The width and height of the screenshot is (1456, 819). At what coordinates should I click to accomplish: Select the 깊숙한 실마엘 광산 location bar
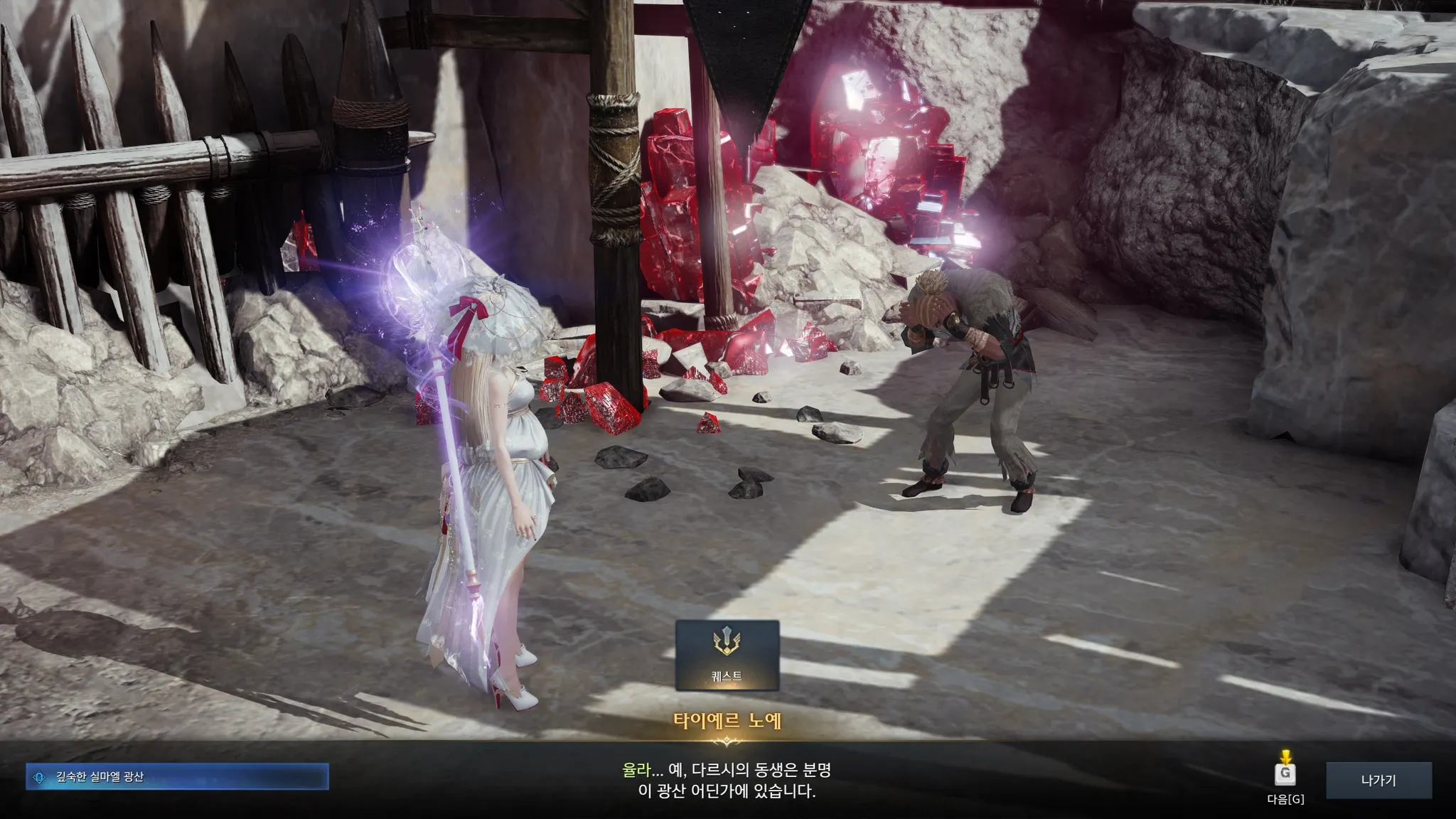point(177,777)
